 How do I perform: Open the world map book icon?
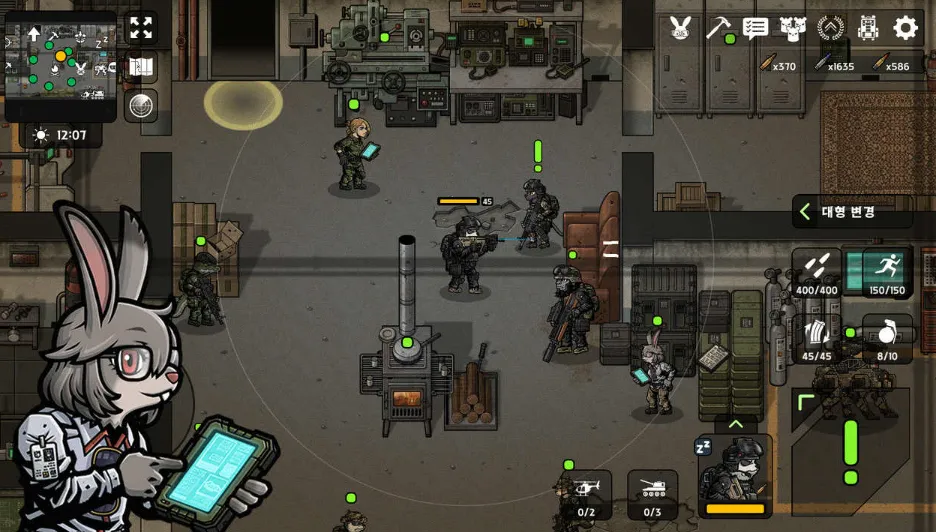point(141,67)
